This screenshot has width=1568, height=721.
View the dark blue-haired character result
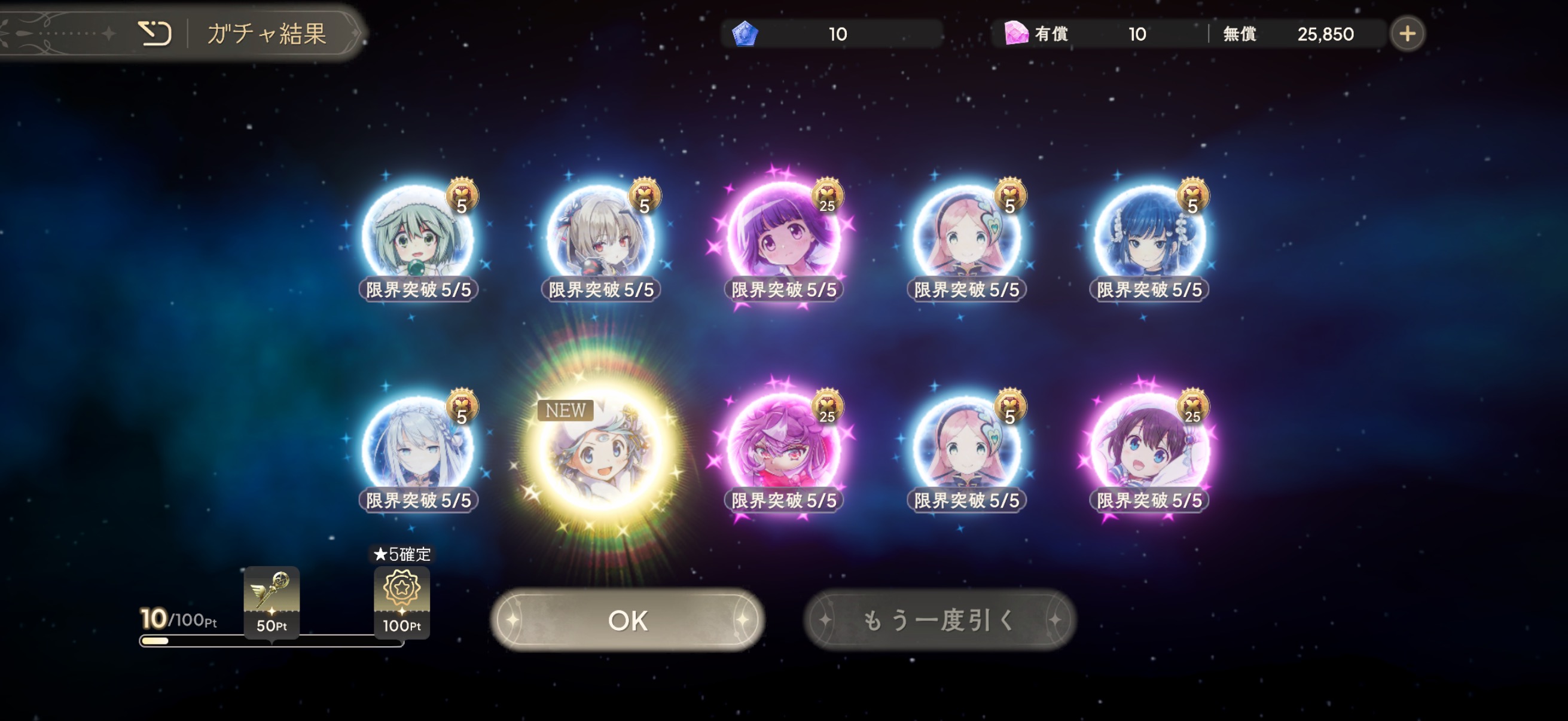[x=1149, y=237]
